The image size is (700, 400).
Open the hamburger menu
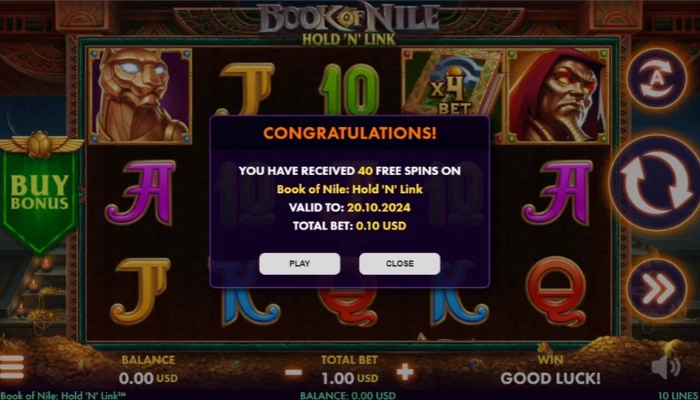tap(12, 368)
